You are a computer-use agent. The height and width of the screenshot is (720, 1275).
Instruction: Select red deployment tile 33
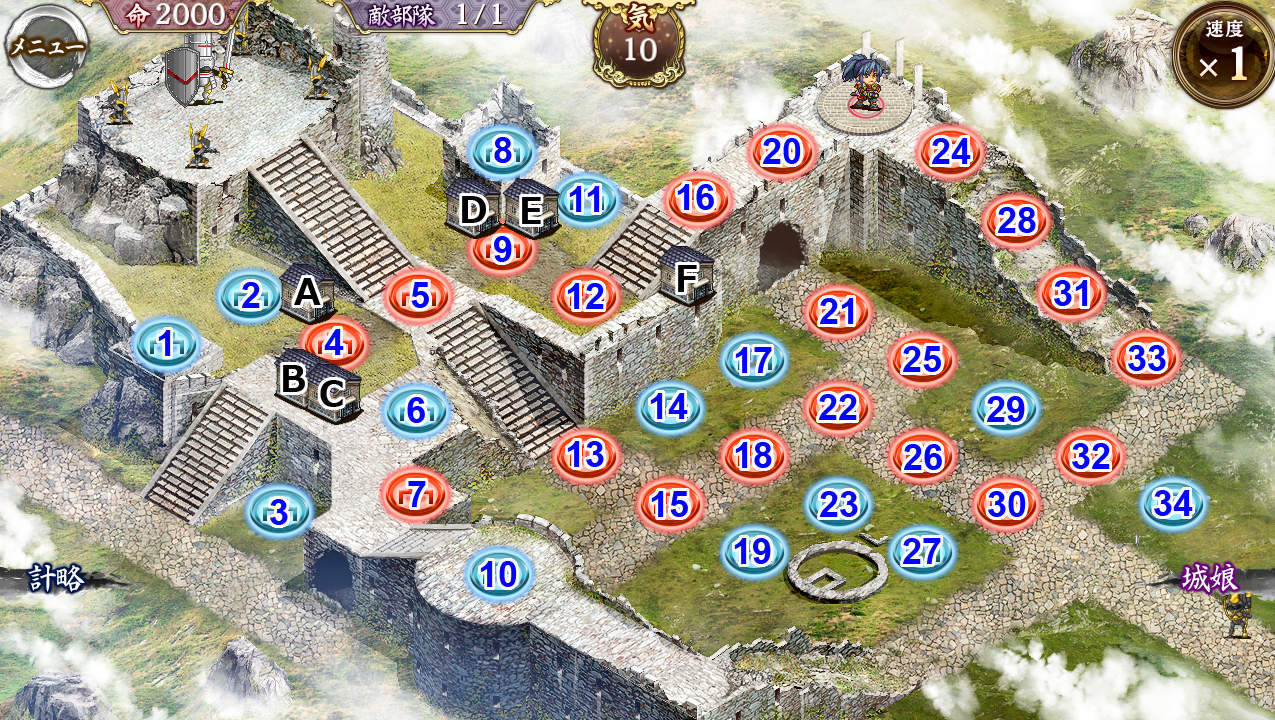coord(1146,358)
